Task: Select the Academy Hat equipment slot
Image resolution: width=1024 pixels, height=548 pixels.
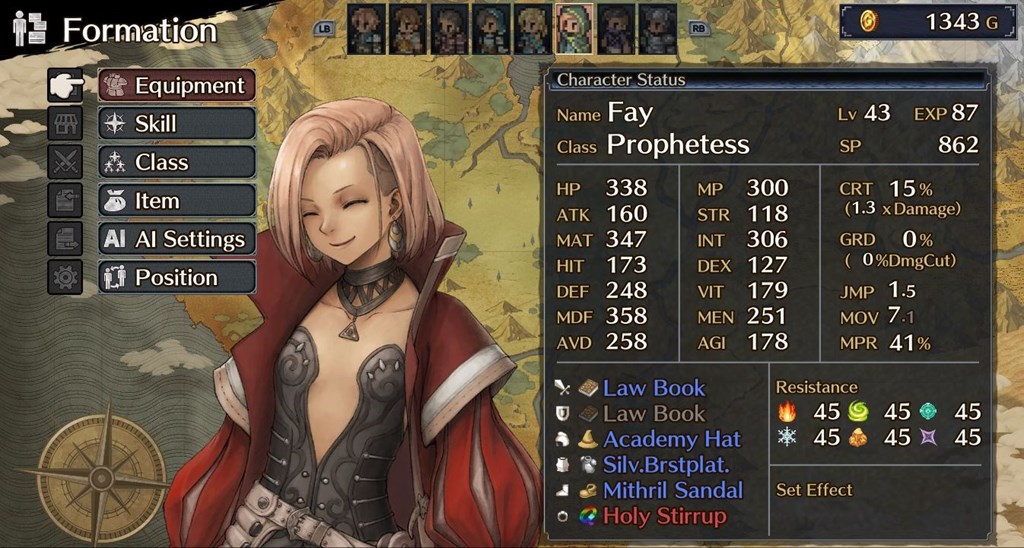Action: point(672,439)
